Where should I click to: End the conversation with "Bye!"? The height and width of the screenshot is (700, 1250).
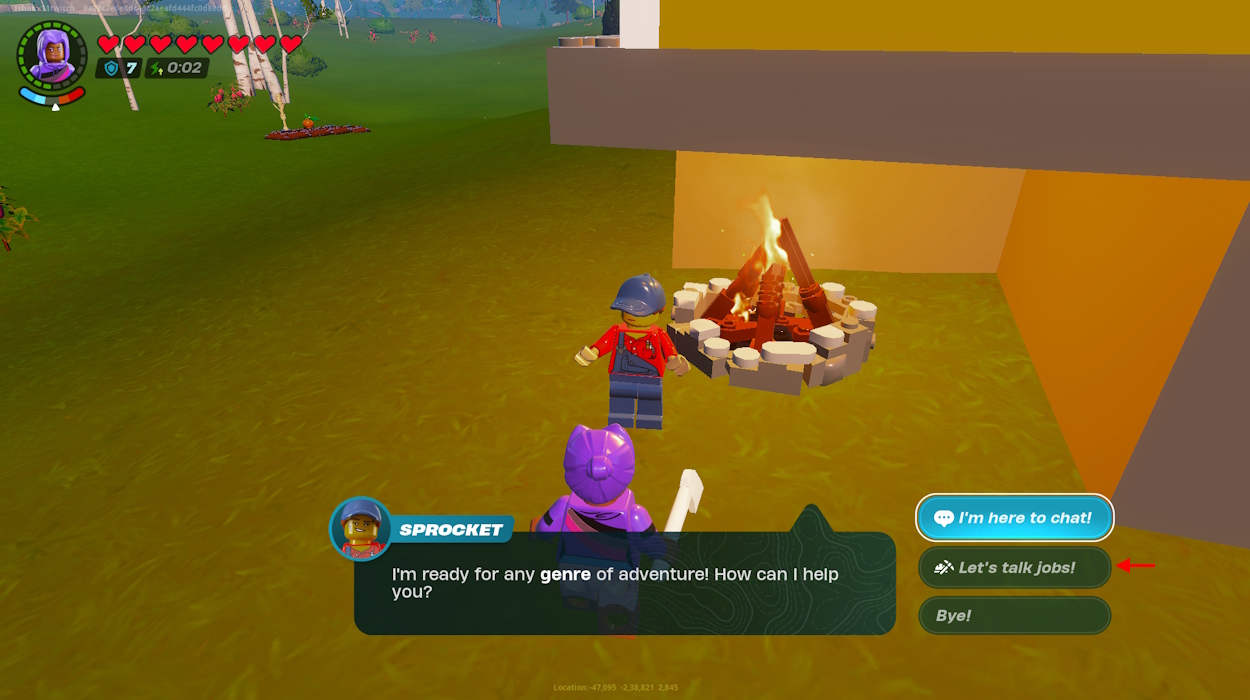1014,615
